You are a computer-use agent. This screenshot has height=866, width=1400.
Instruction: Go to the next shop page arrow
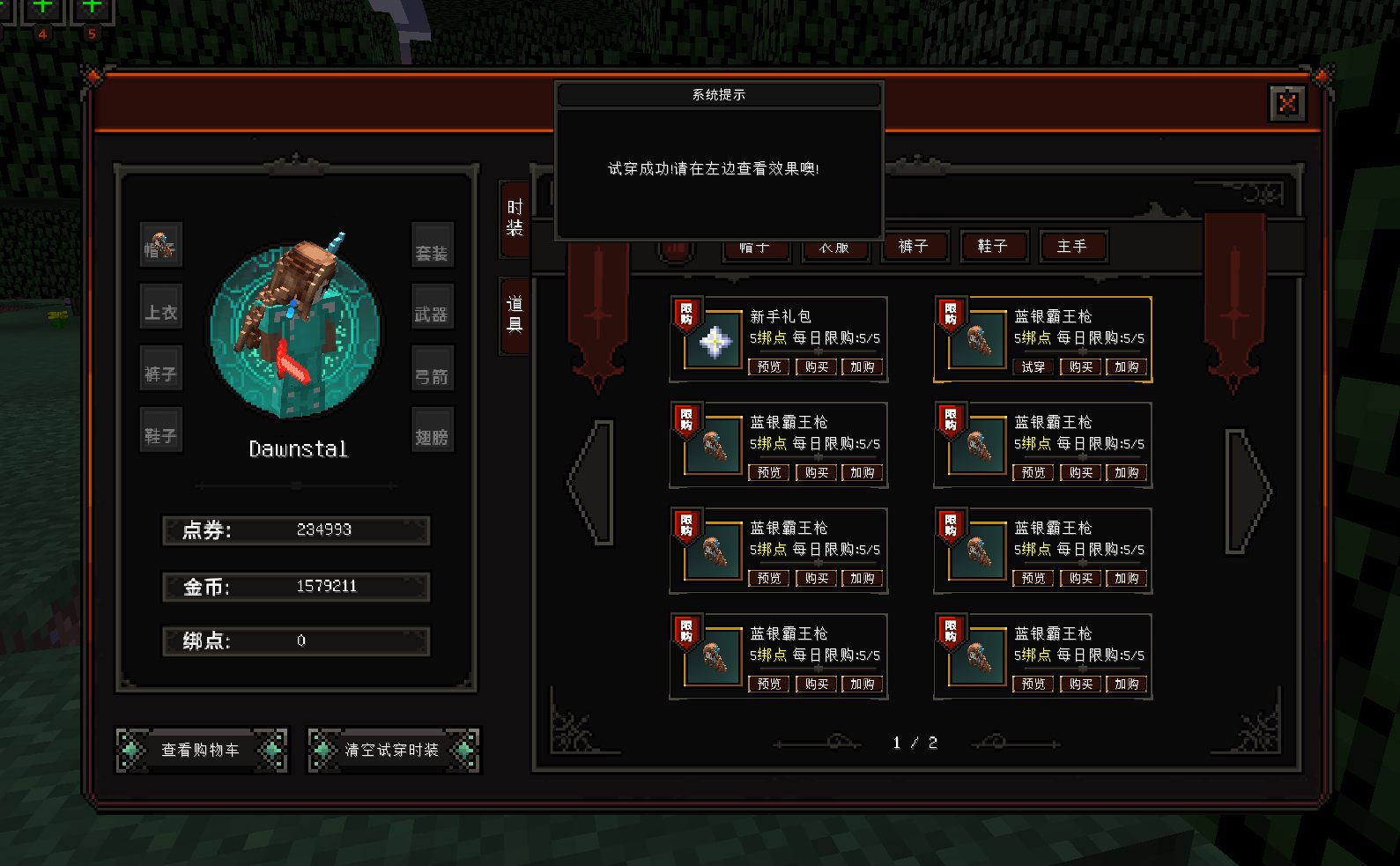click(1247, 492)
